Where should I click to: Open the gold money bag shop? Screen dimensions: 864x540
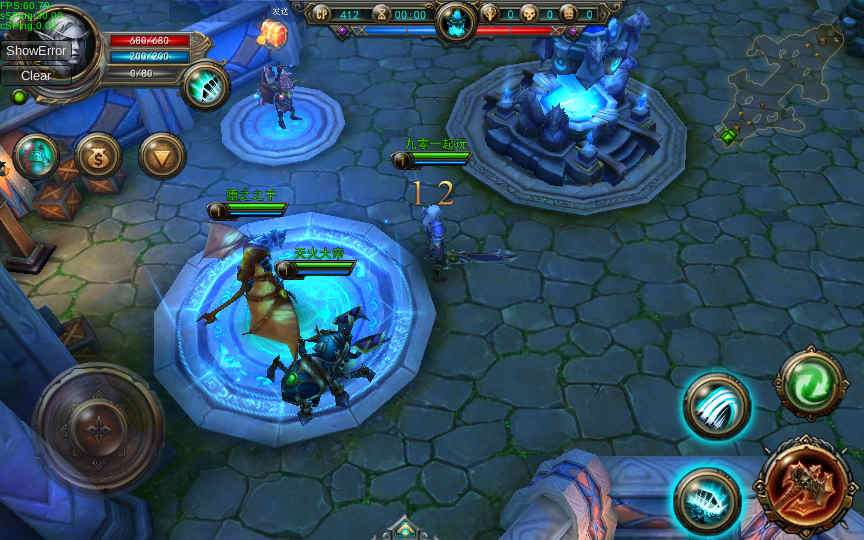pyautogui.click(x=99, y=156)
